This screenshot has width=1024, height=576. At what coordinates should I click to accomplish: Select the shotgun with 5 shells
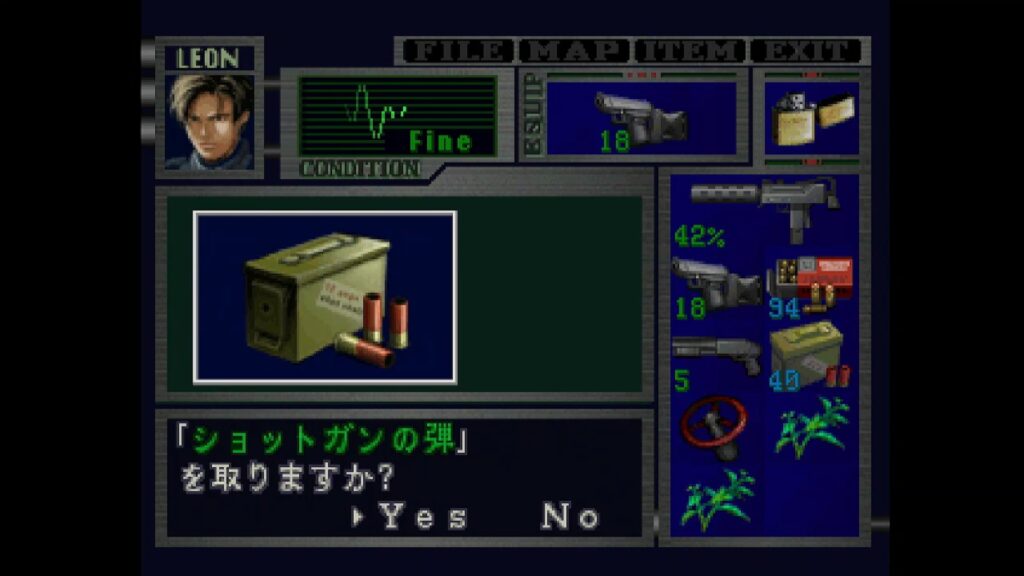coord(714,361)
